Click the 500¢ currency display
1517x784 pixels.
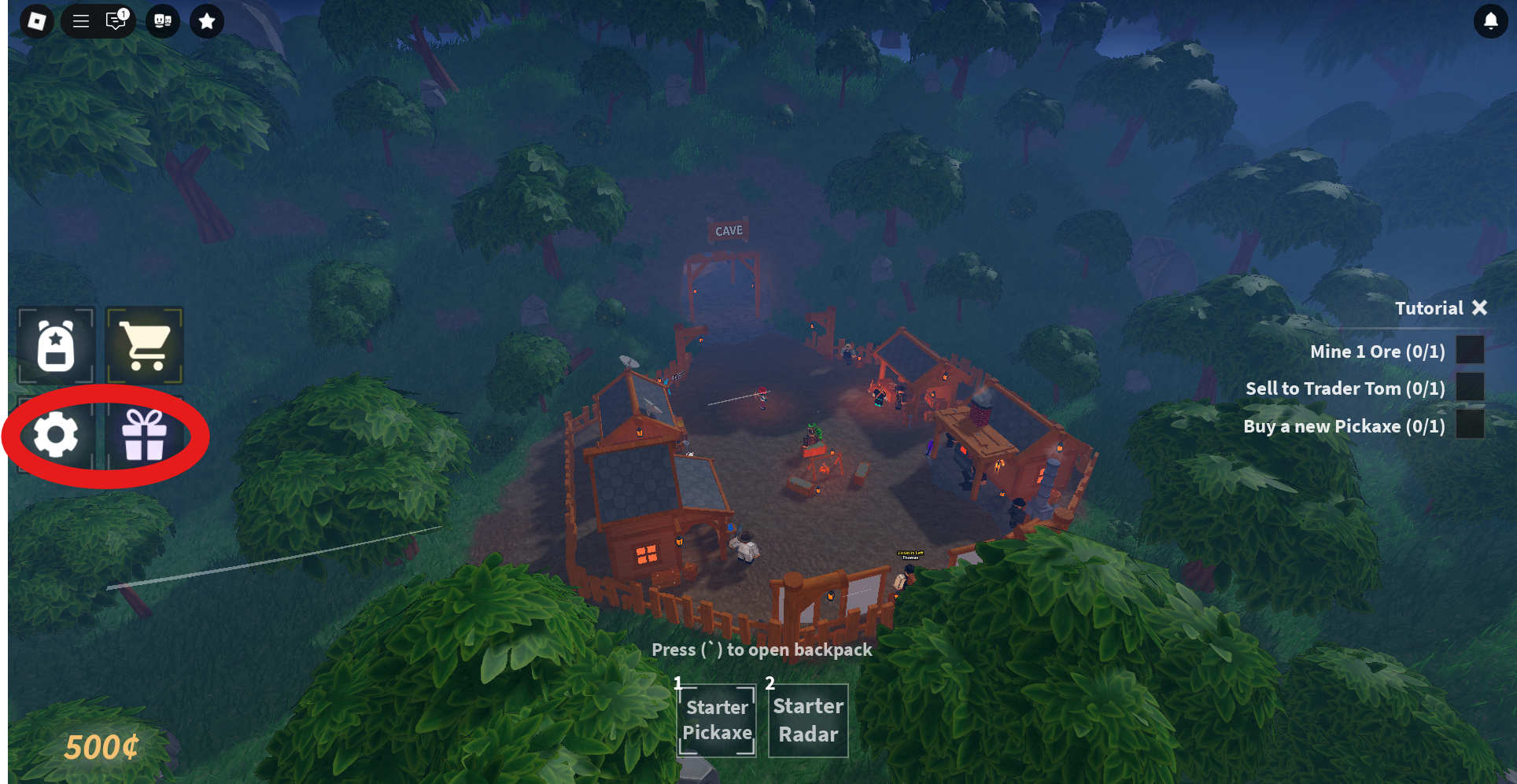[x=102, y=747]
